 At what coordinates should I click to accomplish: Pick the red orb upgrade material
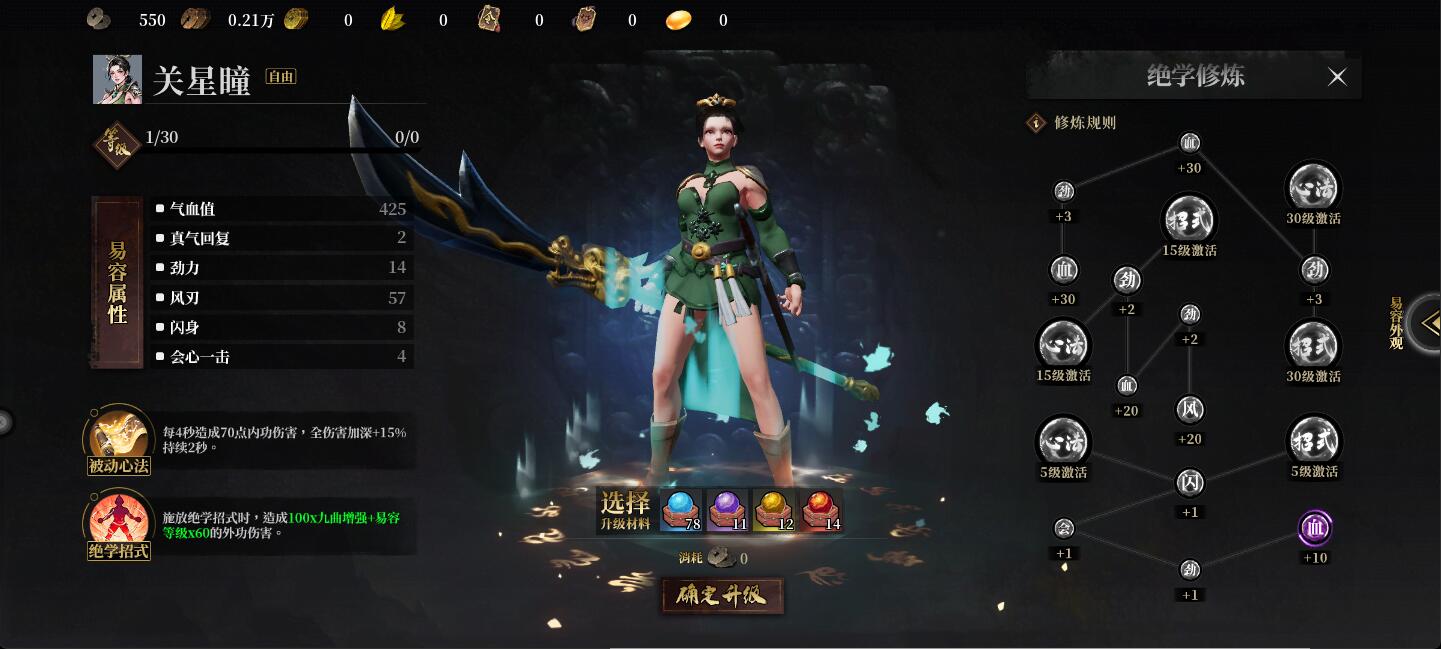tap(820, 509)
